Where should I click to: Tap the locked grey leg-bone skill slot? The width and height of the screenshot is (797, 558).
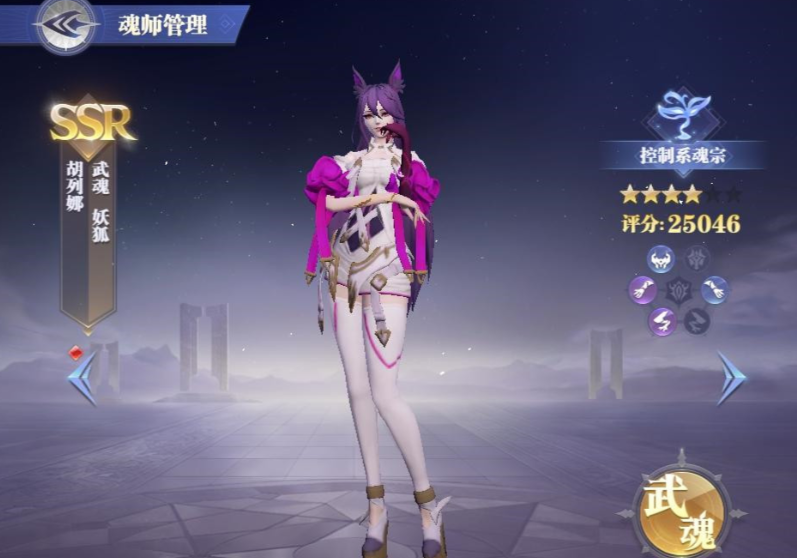point(698,321)
